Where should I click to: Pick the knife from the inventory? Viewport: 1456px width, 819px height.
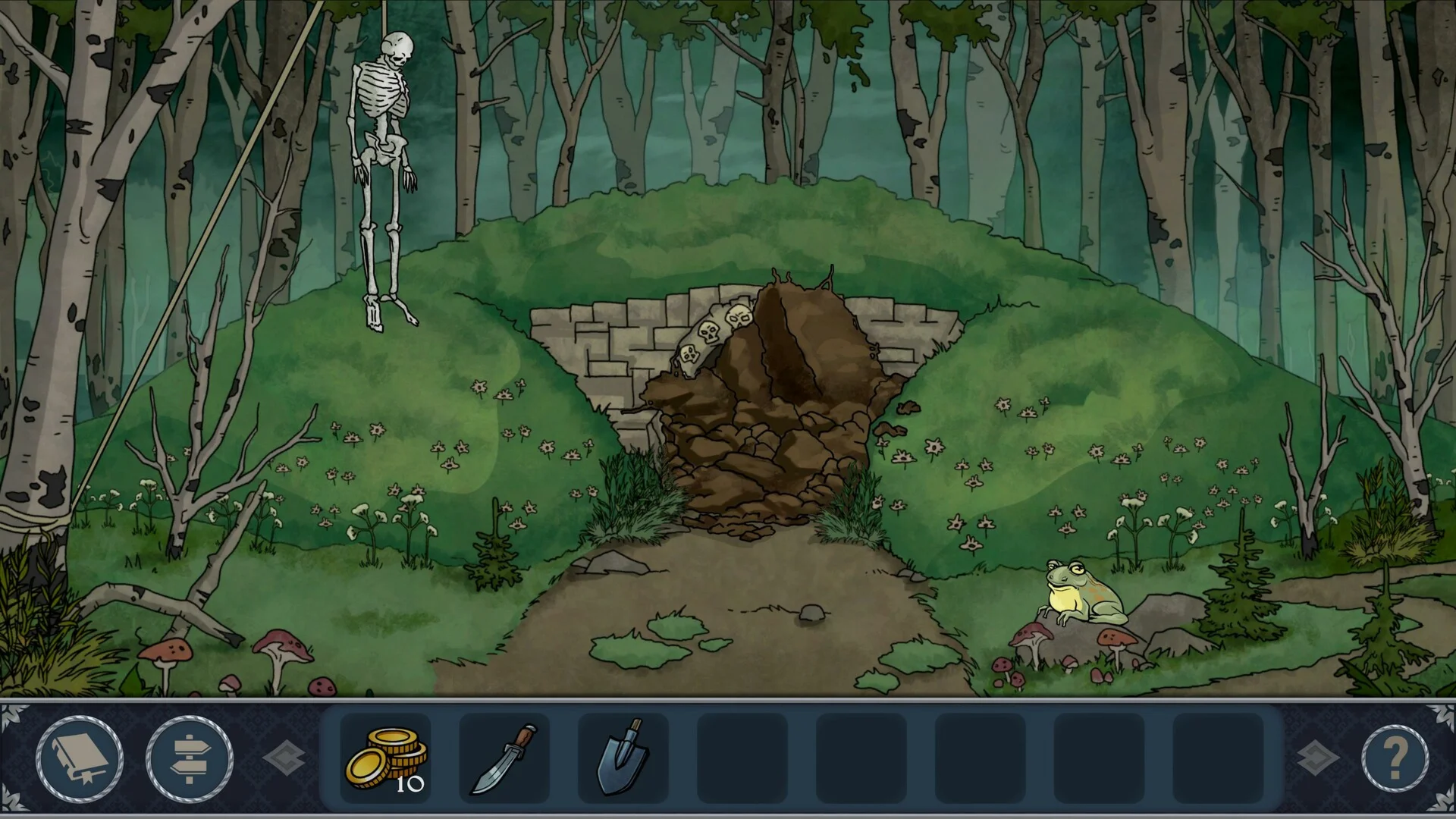tap(504, 758)
